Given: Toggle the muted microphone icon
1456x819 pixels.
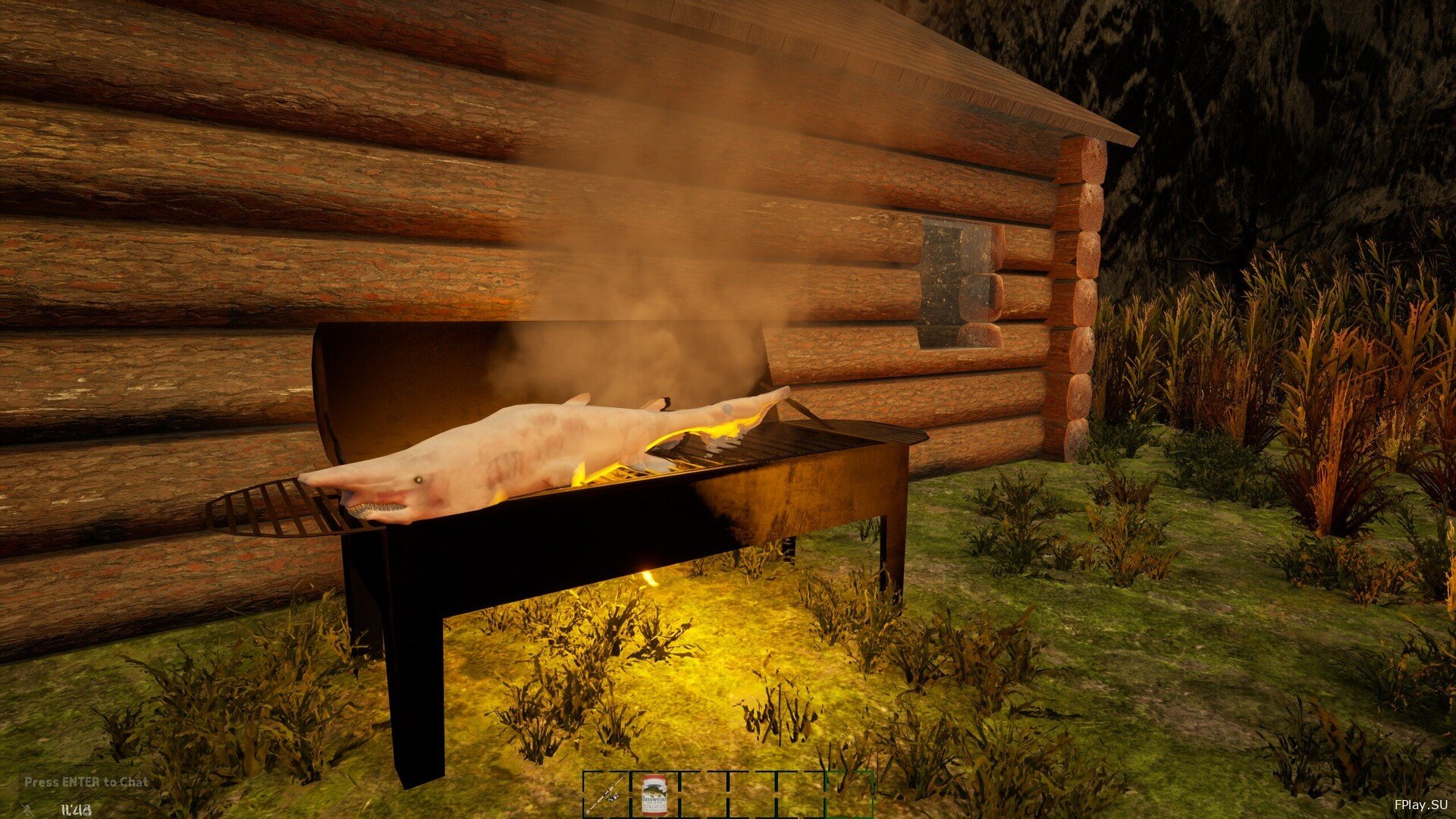Looking at the screenshot, I should click(27, 808).
